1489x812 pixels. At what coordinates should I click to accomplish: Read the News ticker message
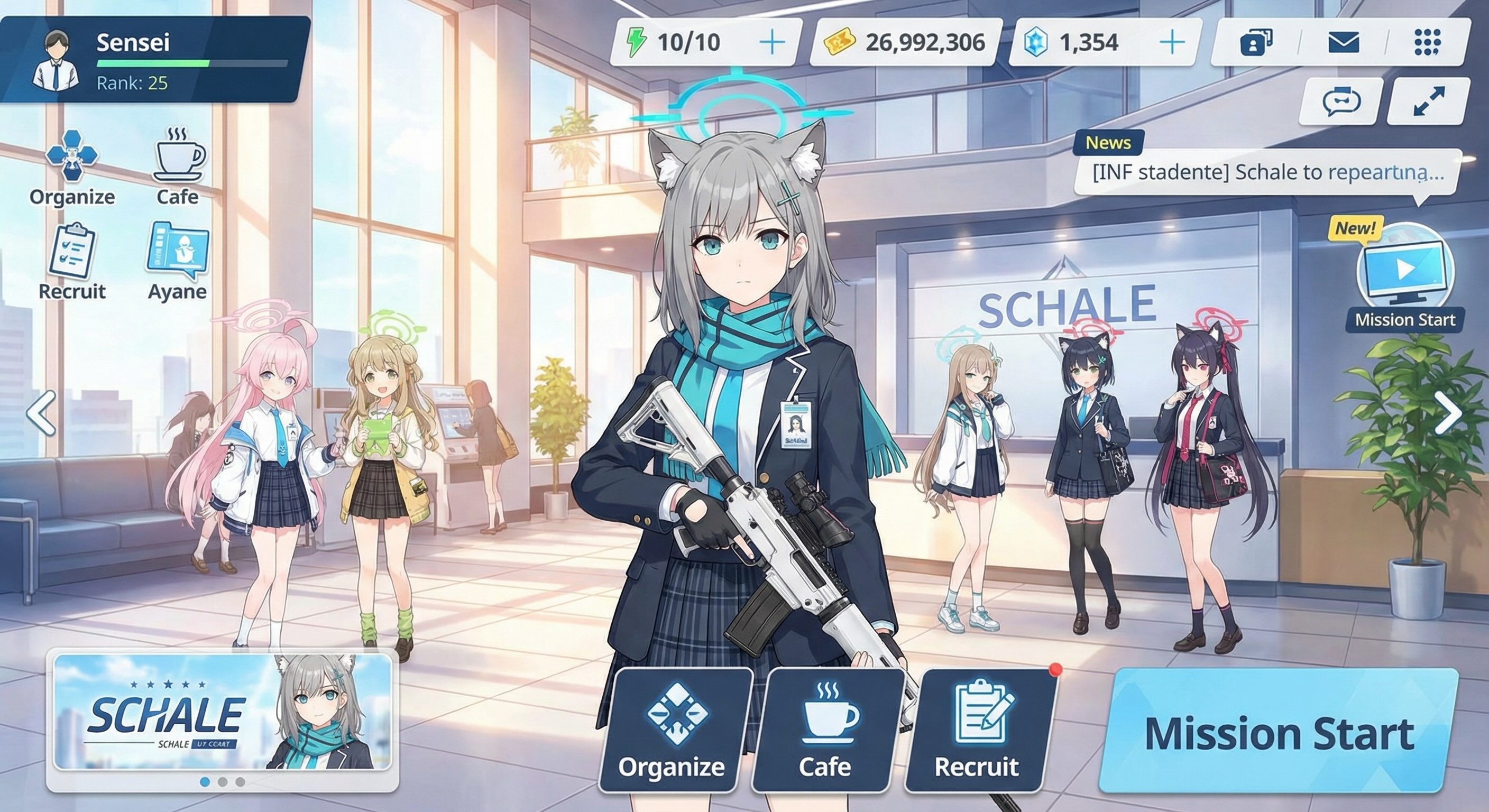click(x=1267, y=173)
